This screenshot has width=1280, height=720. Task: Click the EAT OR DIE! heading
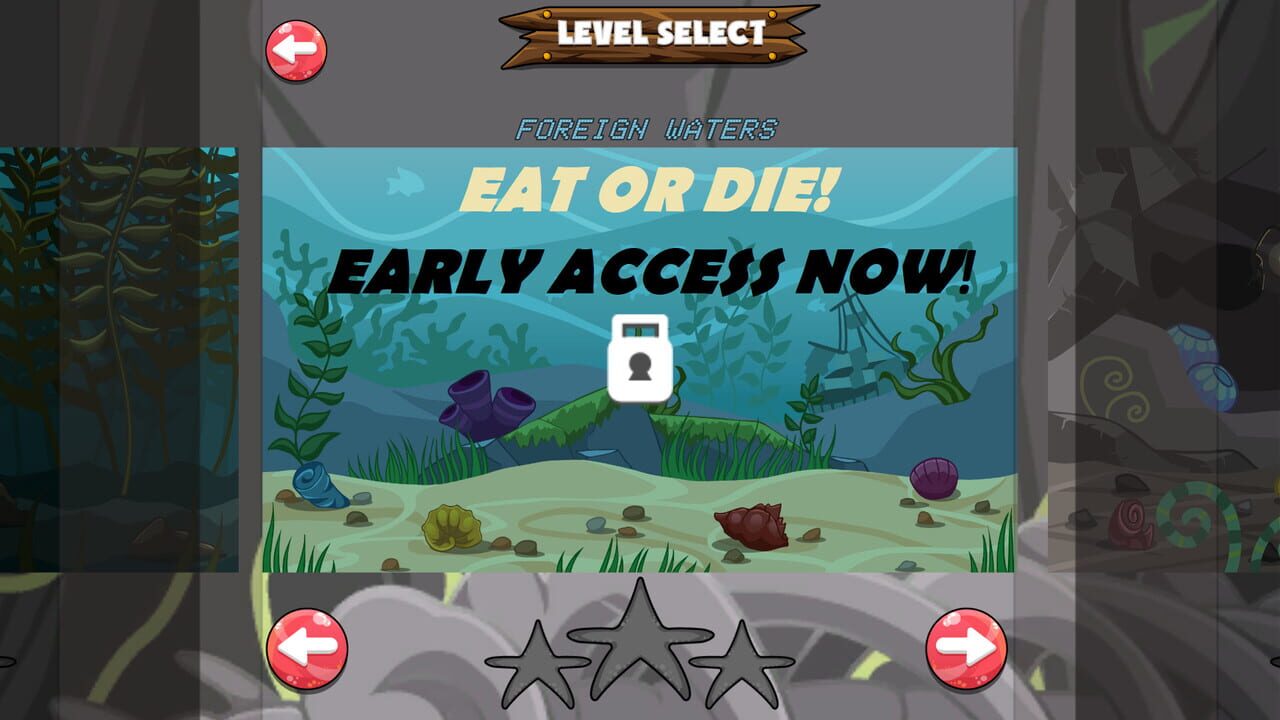650,187
